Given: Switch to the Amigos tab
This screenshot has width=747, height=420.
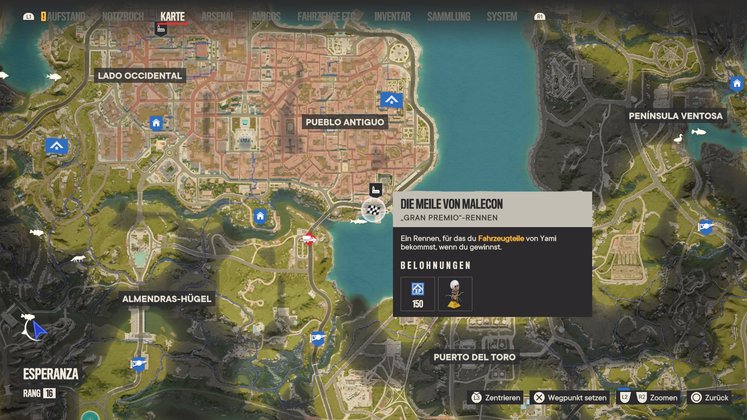Looking at the screenshot, I should click(x=265, y=17).
